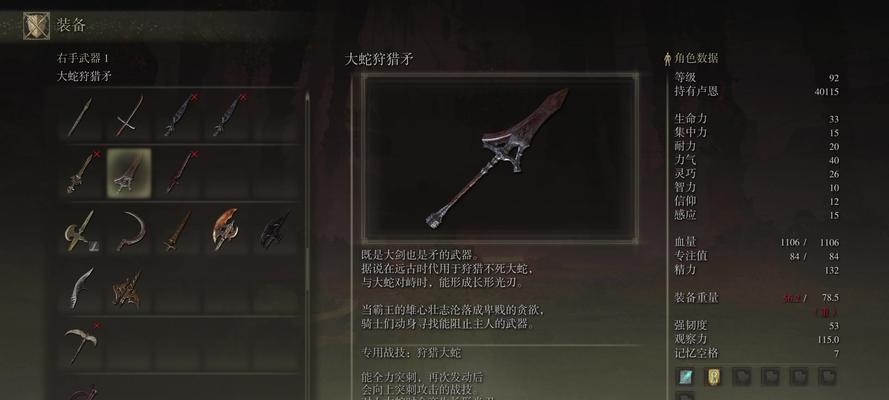The image size is (889, 400).
Task: Choose the black axe weapon slot
Action: click(274, 230)
